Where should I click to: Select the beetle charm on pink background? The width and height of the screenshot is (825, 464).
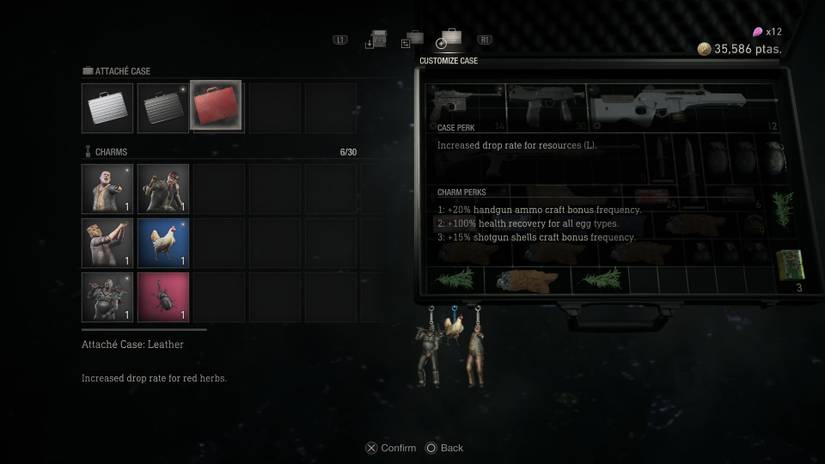(163, 297)
